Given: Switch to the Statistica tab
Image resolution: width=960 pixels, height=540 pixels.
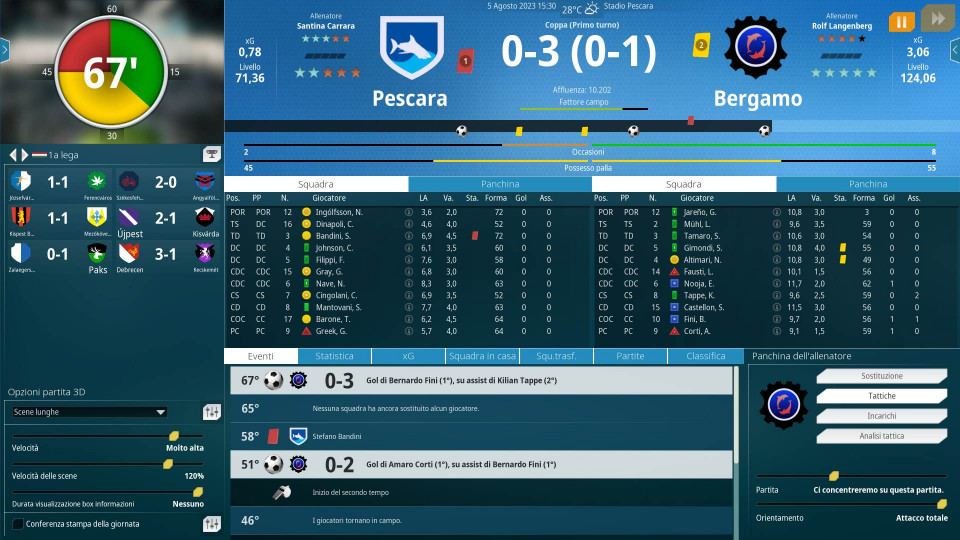Looking at the screenshot, I should coord(334,356).
